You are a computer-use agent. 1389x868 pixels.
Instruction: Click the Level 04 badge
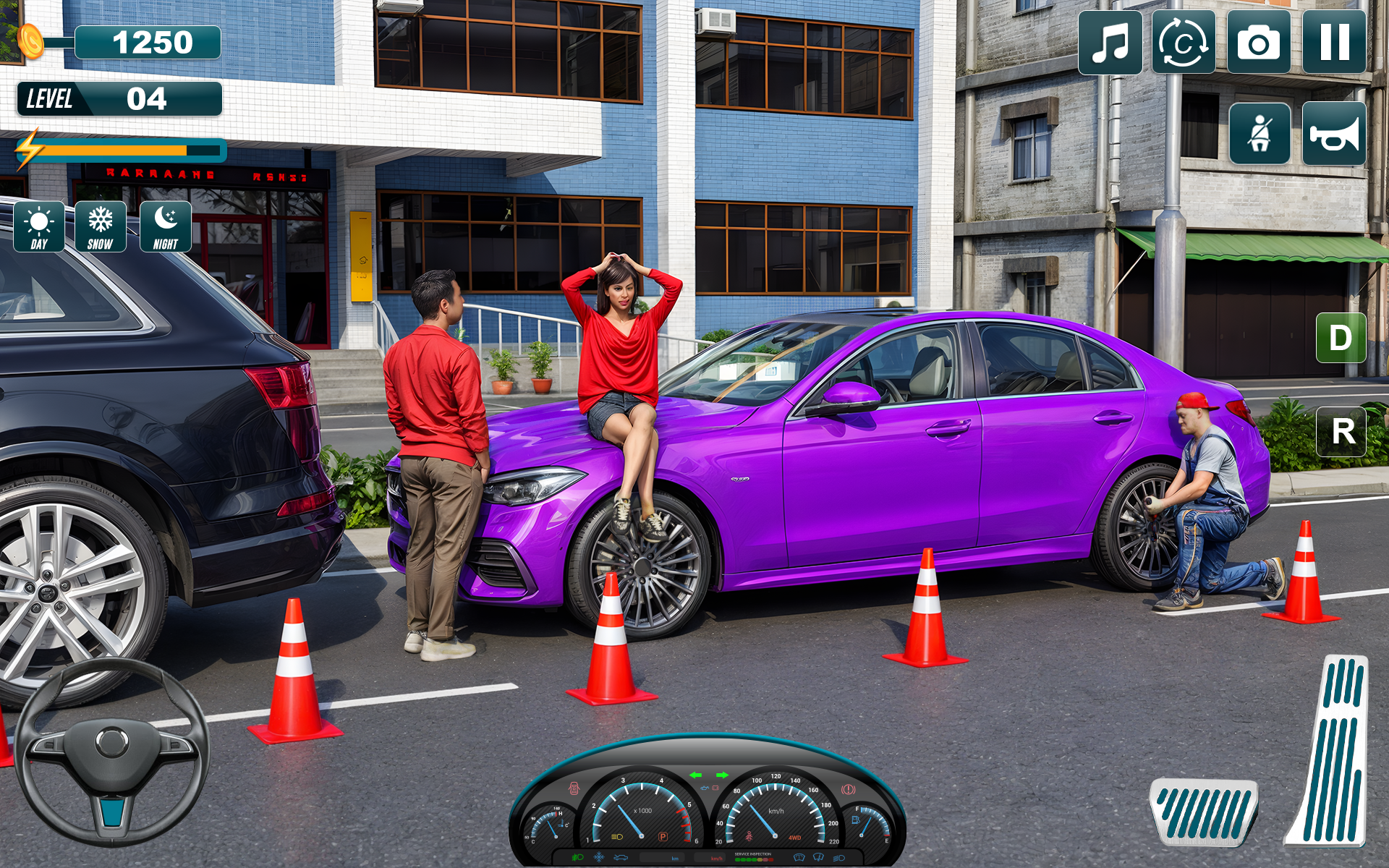tap(119, 98)
